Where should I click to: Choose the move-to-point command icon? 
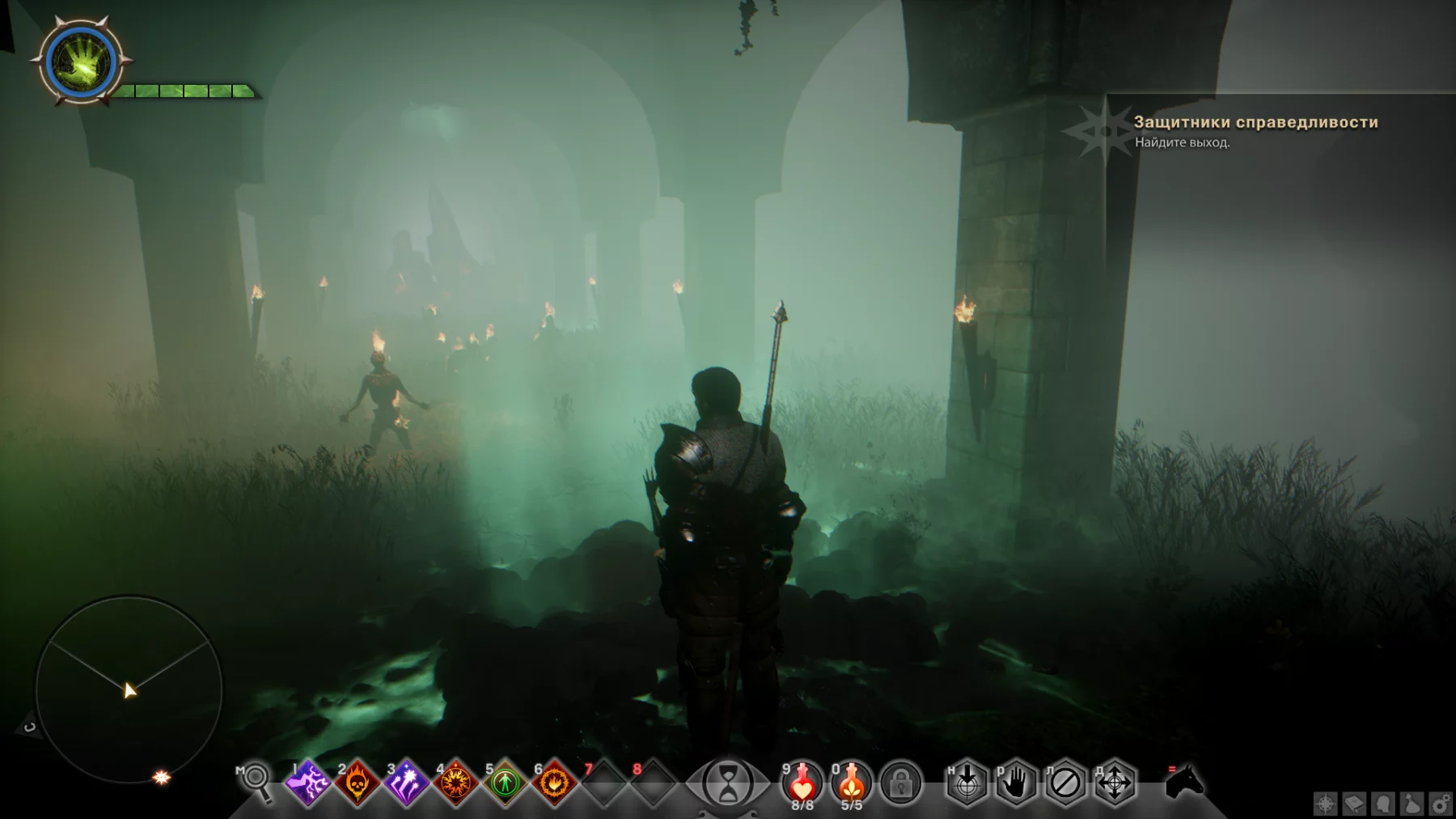coord(1115,783)
